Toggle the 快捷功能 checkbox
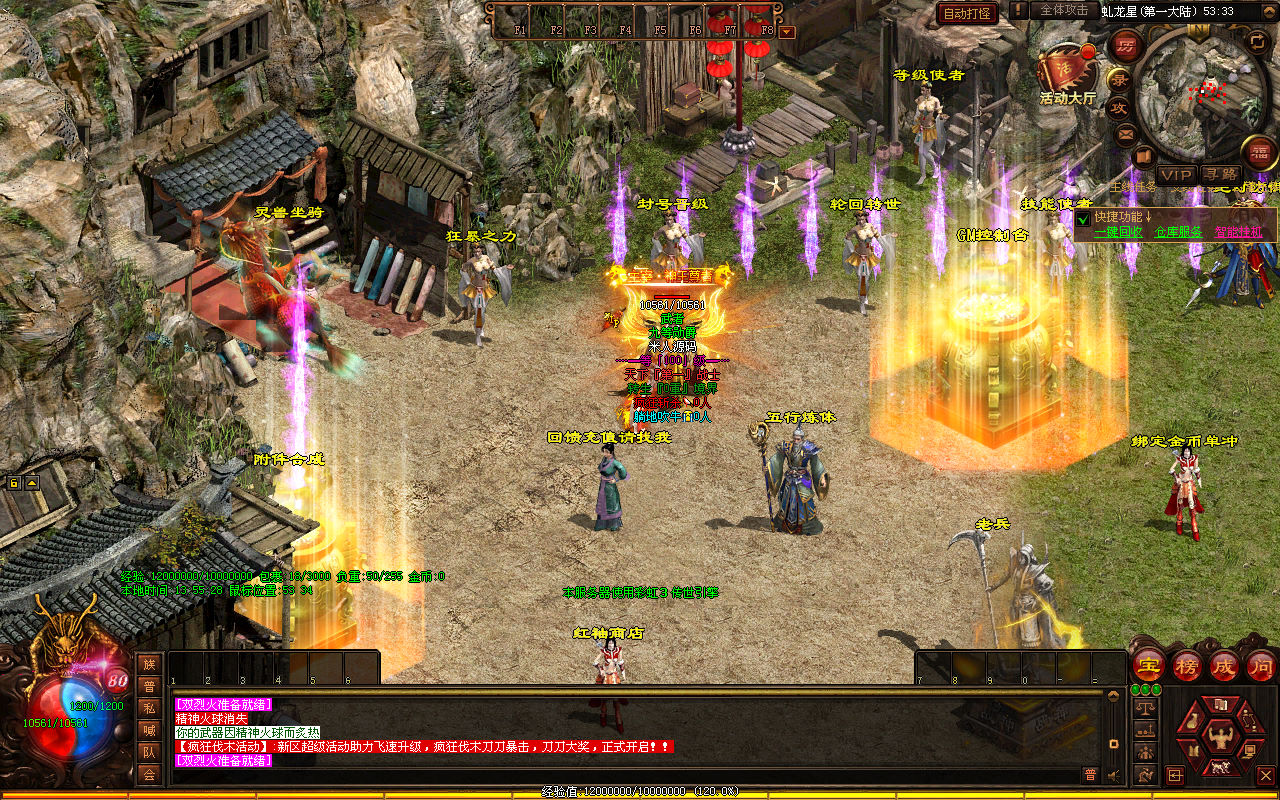 tap(1082, 217)
